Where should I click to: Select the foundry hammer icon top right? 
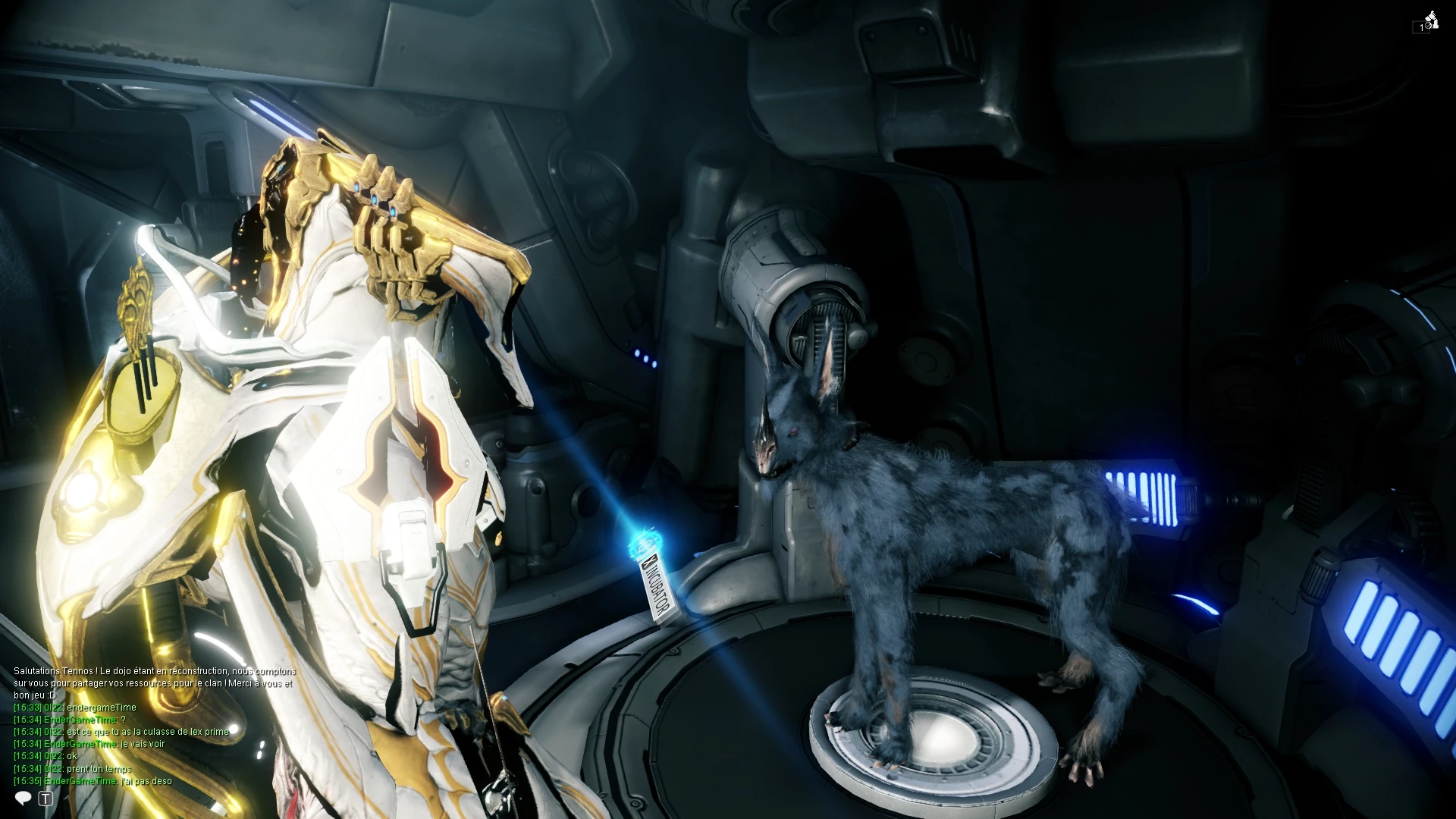(x=1432, y=16)
